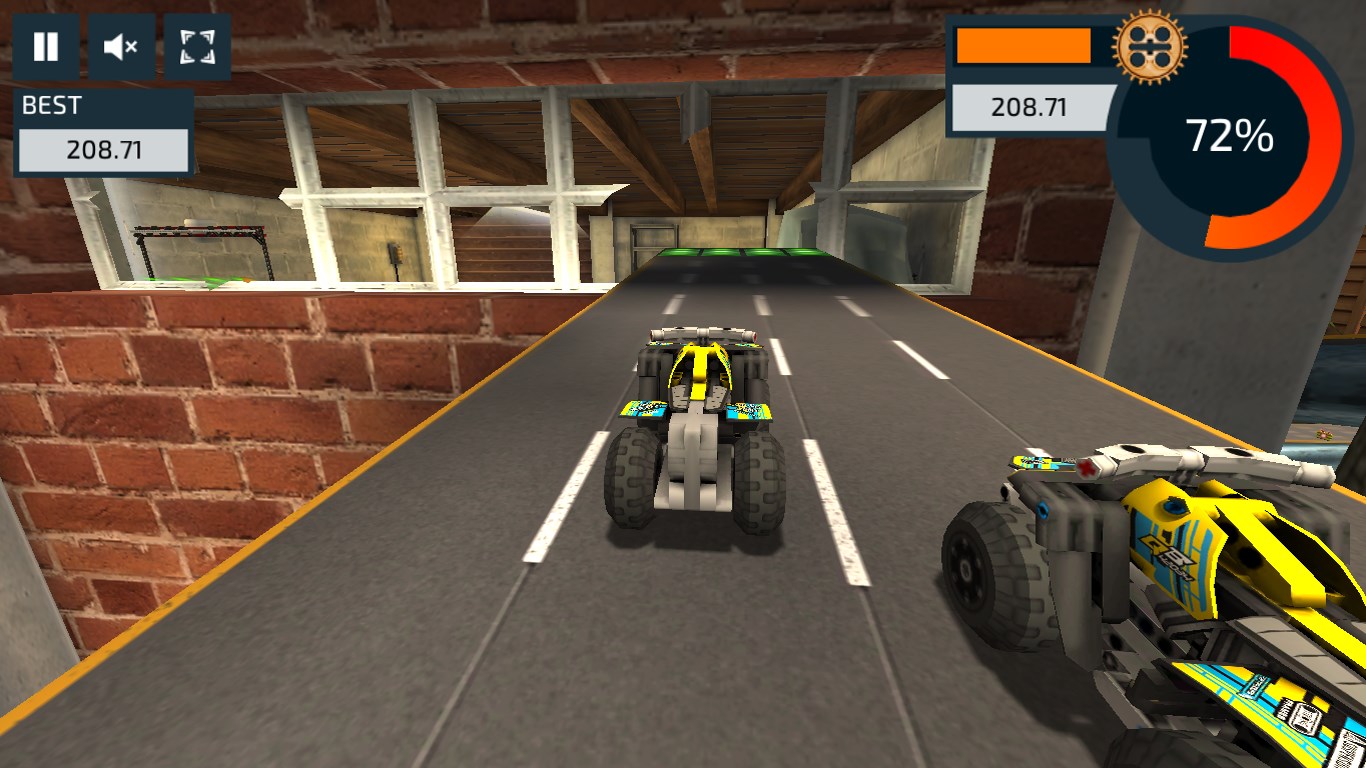Click the pause icon's button panel
Screen dimensions: 1366x768
(x=45, y=45)
